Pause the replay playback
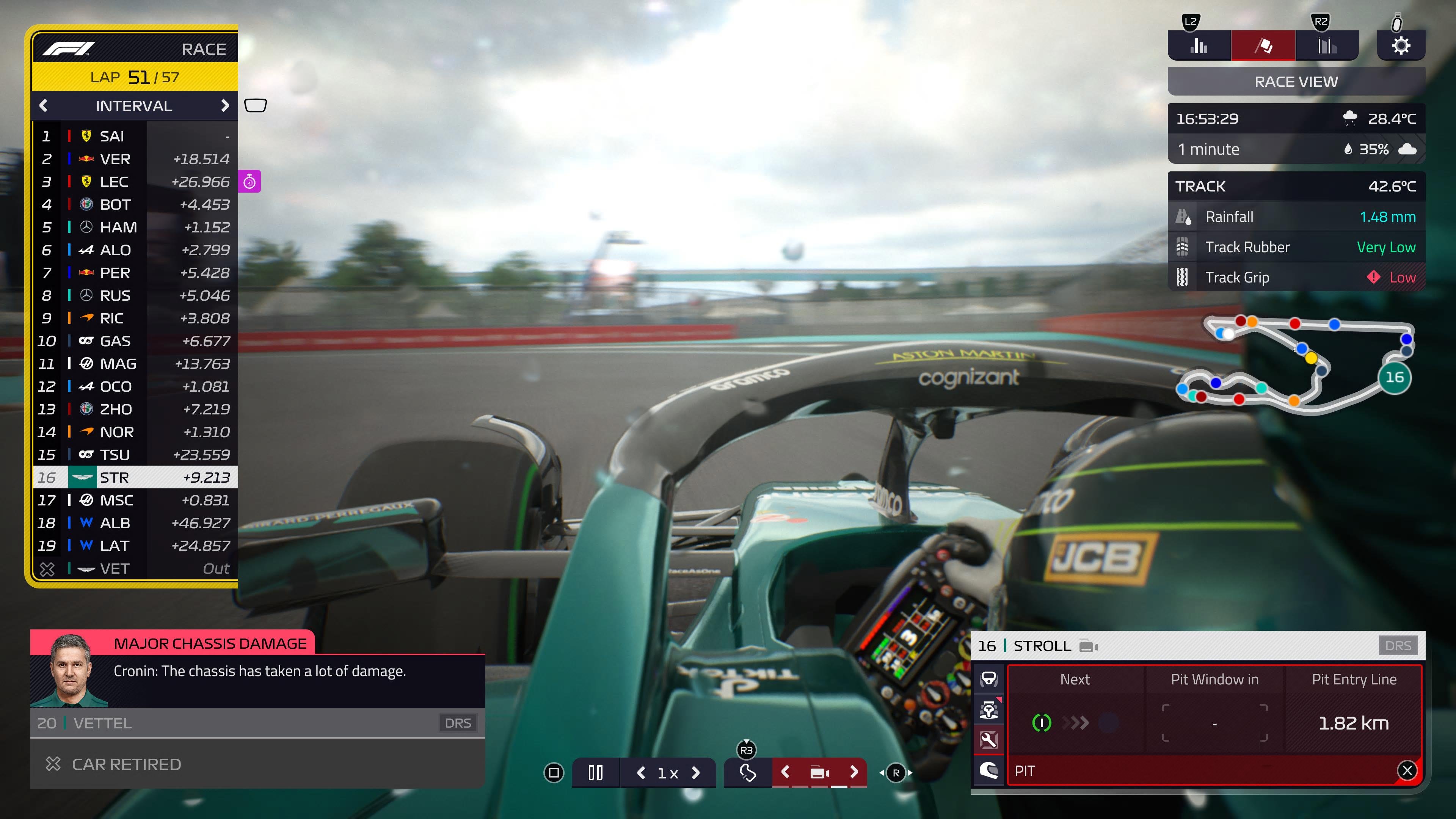 click(595, 773)
